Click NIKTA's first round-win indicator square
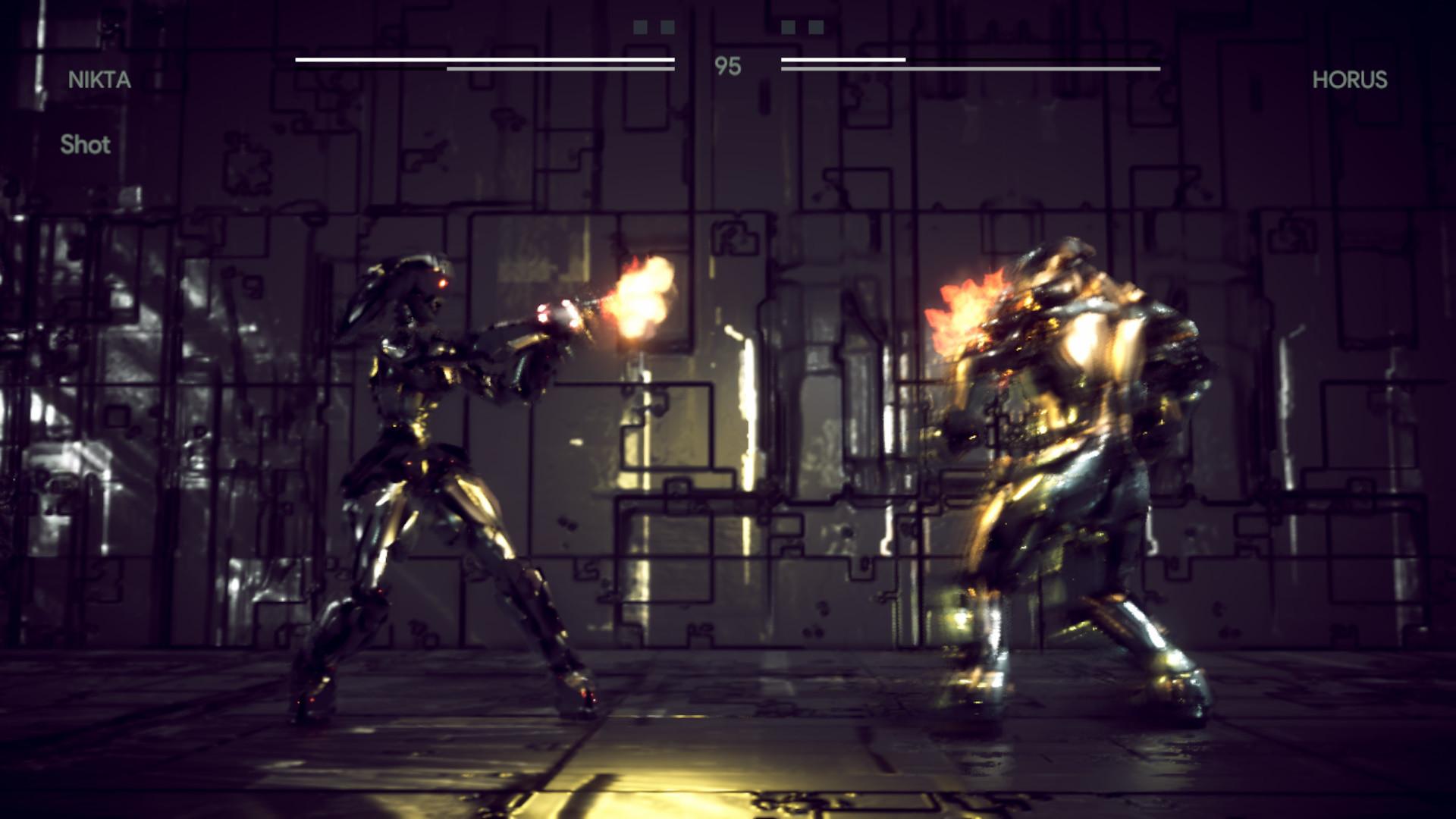This screenshot has height=819, width=1456. point(641,28)
